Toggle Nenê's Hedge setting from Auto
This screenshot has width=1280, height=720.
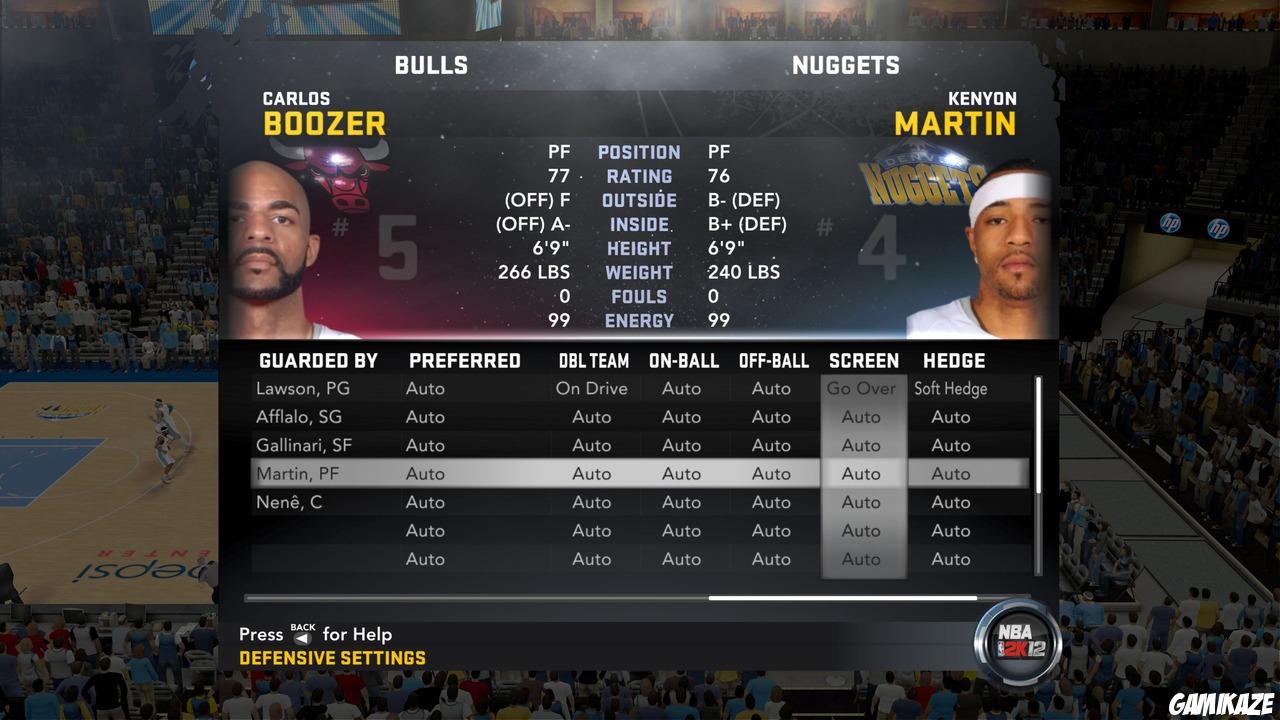pos(950,502)
